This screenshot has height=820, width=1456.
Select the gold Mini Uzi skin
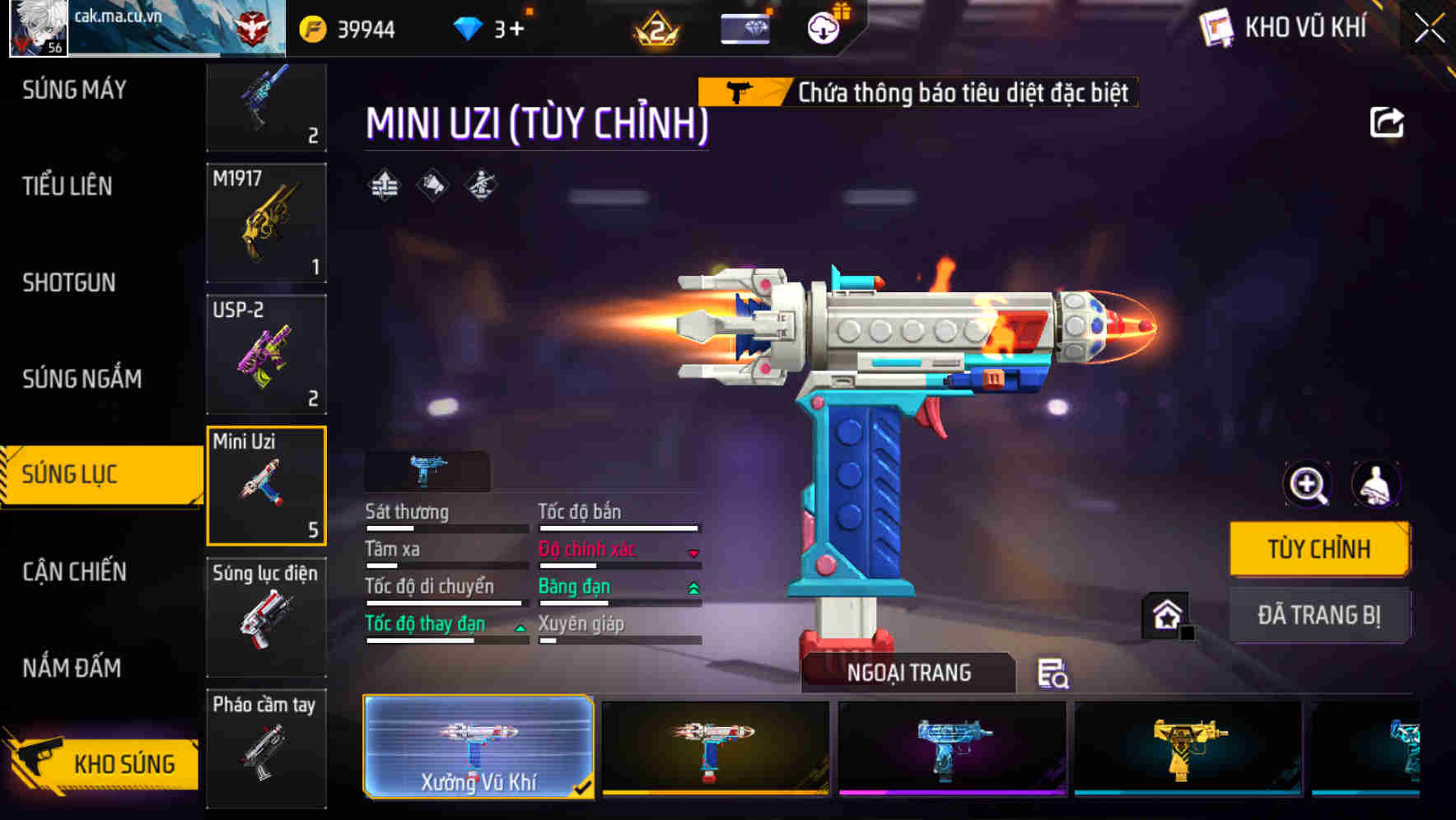click(x=1188, y=748)
